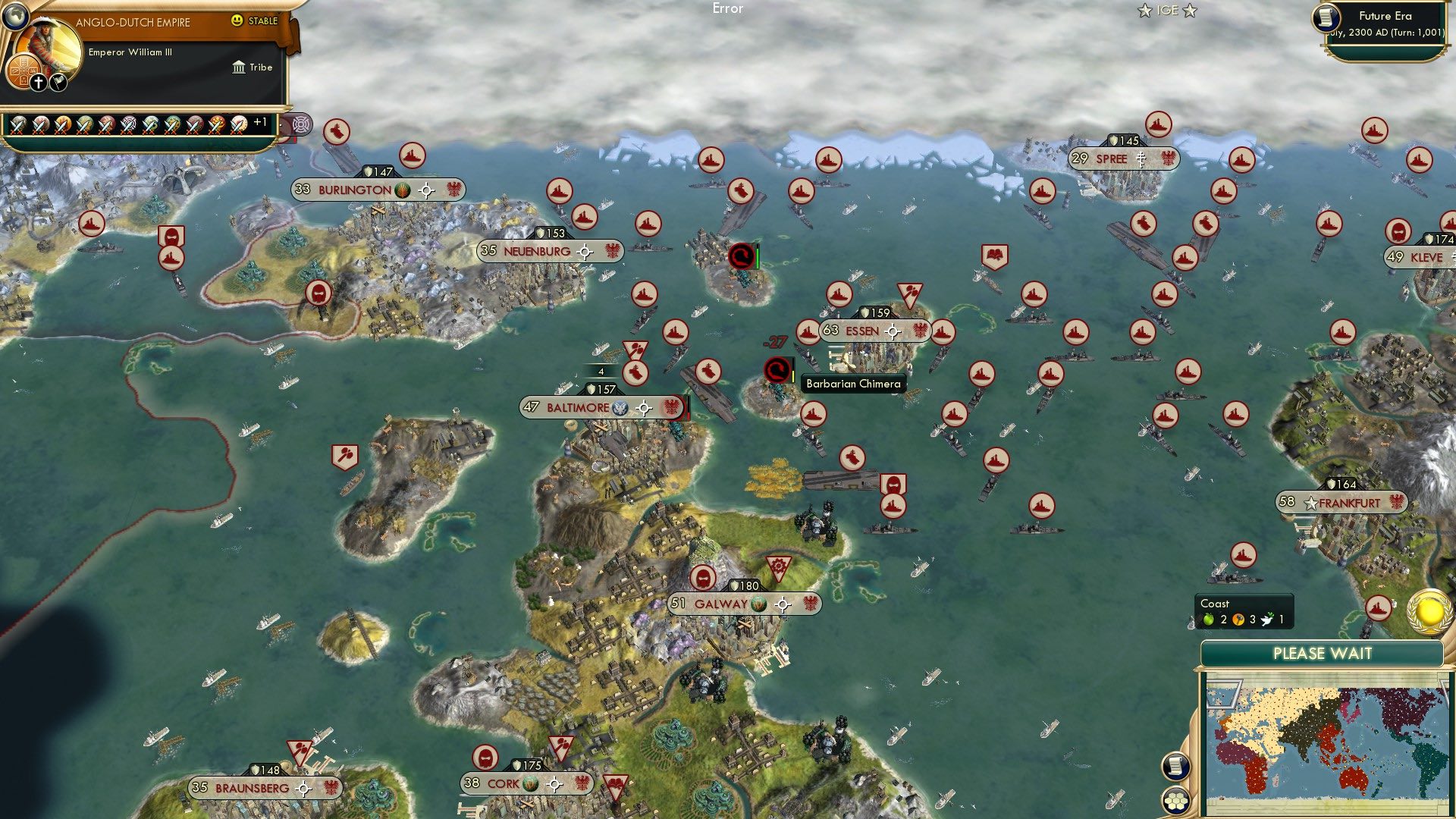Screen dimensions: 1456x819
Task: Open religion overview via the cross icon
Action: [x=38, y=83]
